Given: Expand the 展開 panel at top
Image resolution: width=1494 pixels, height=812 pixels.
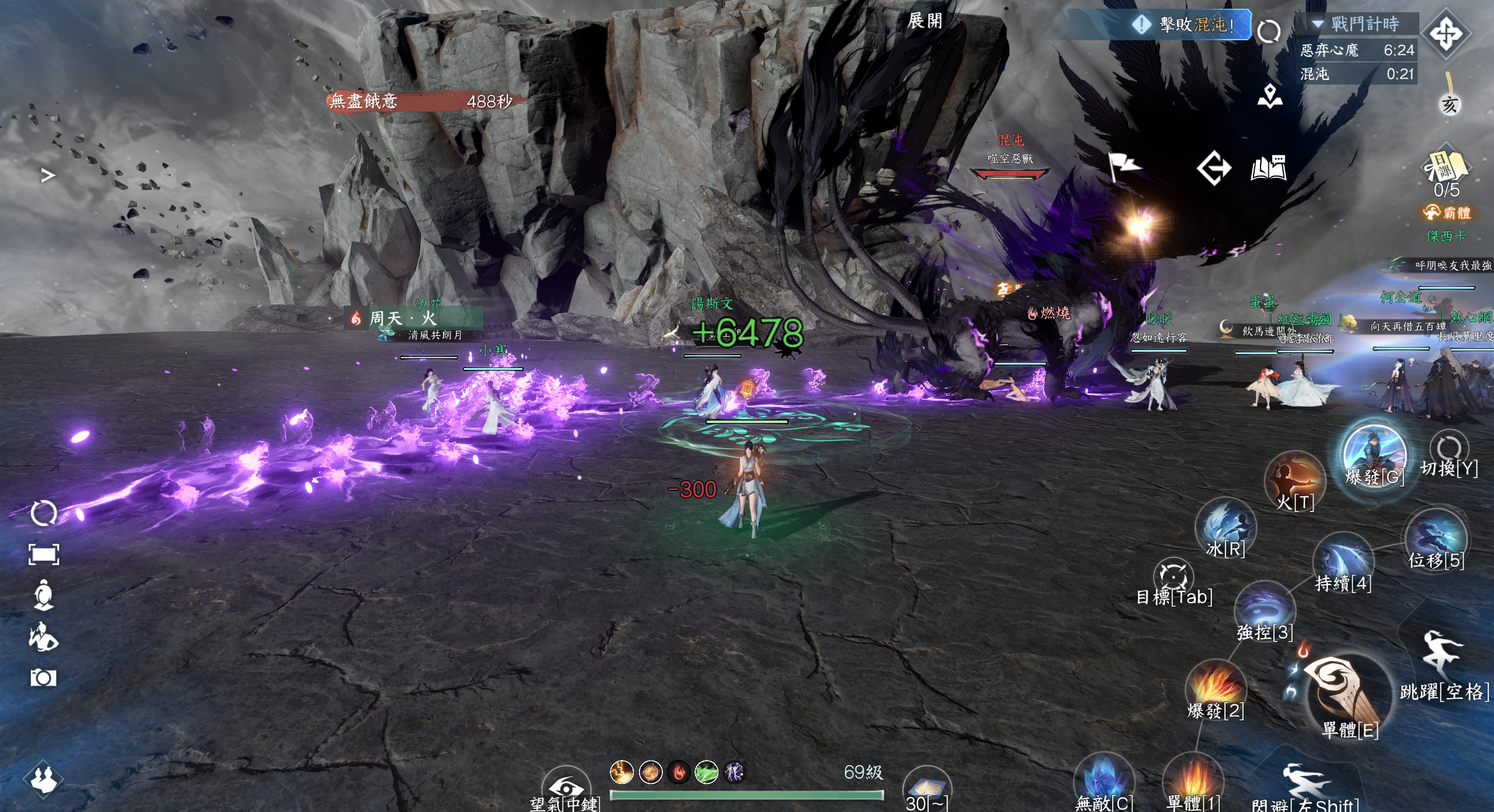Looking at the screenshot, I should point(925,21).
